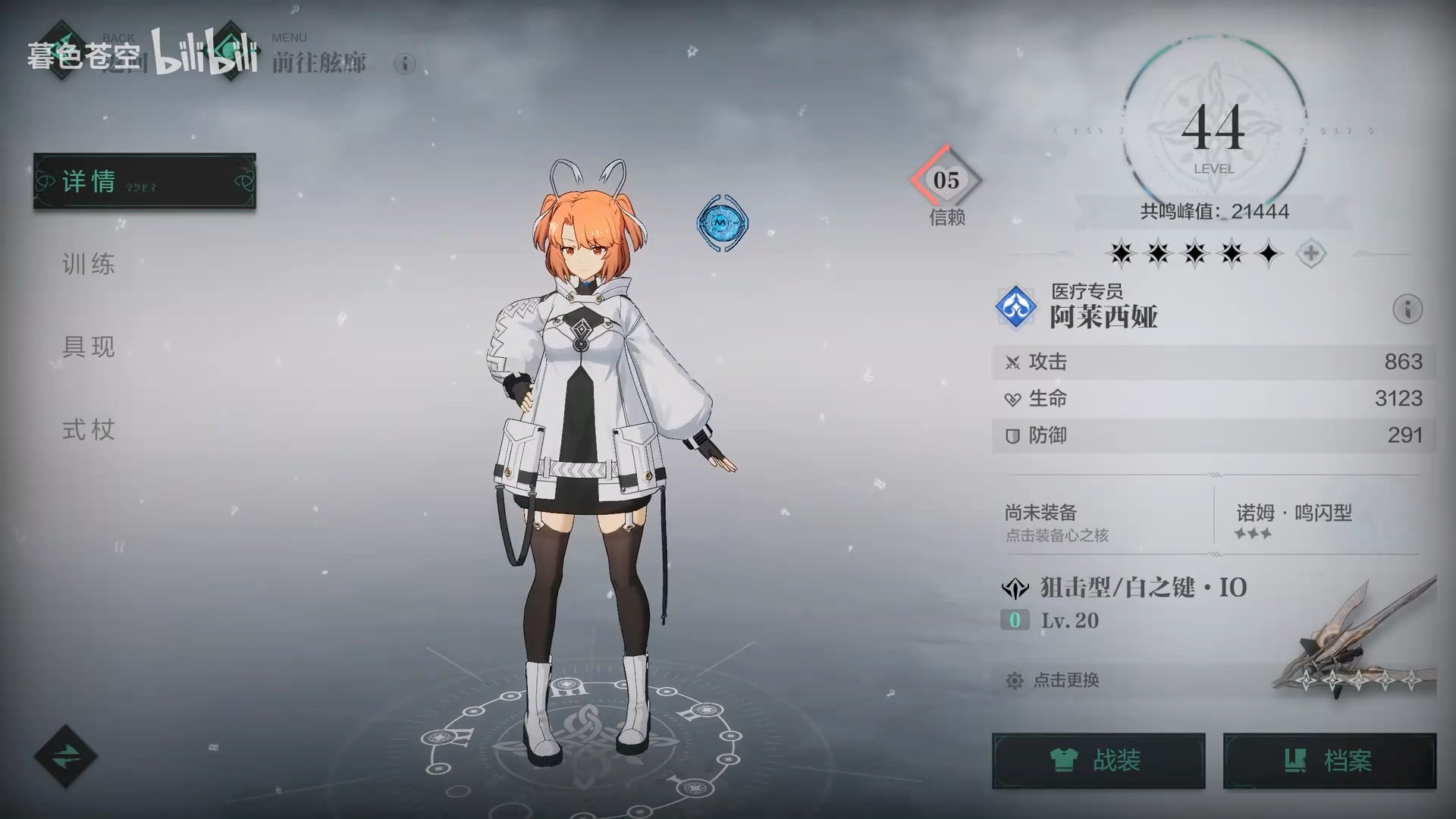This screenshot has width=1456, height=819.
Task: Select the 狙击型/白之键·IO weapon entry
Action: tap(1143, 588)
